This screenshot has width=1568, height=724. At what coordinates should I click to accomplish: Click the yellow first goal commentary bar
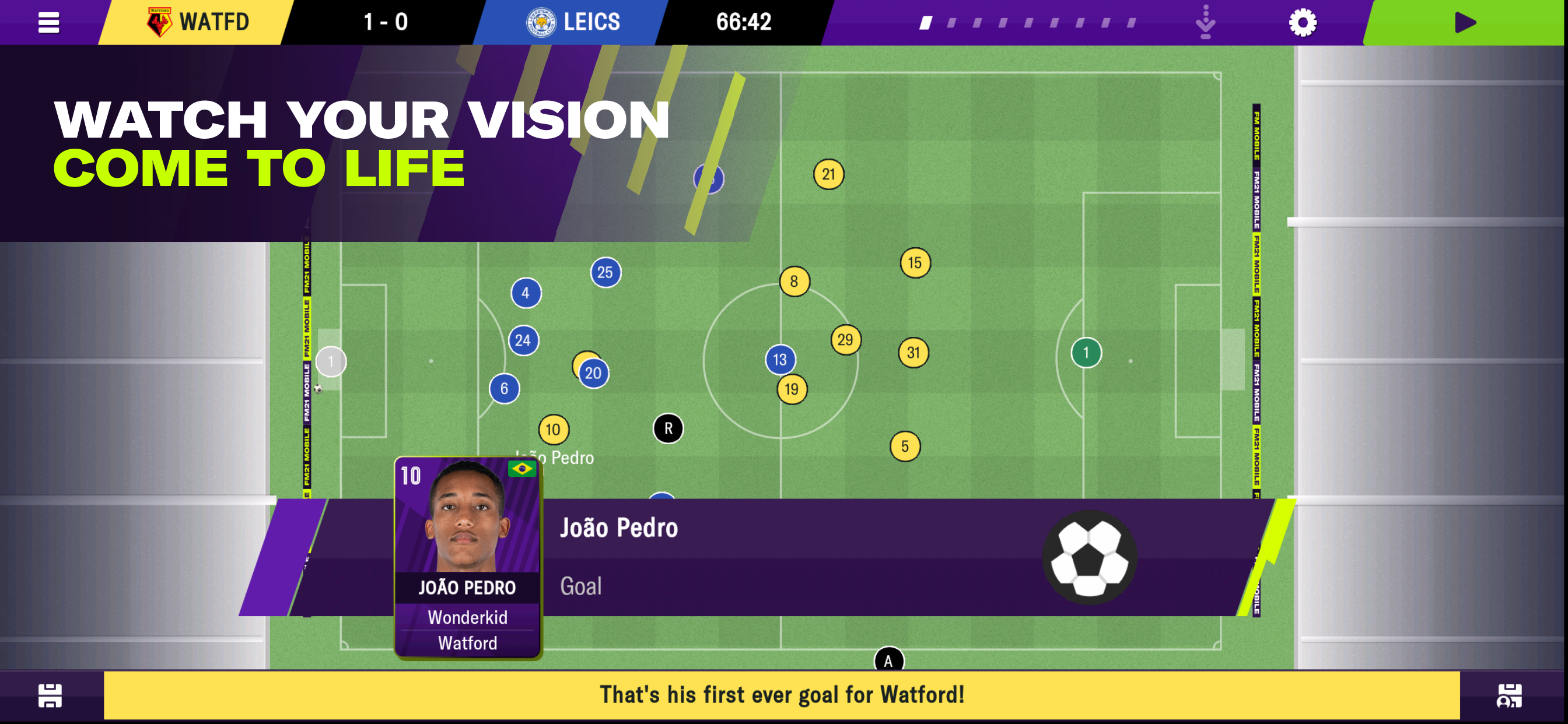pos(782,695)
